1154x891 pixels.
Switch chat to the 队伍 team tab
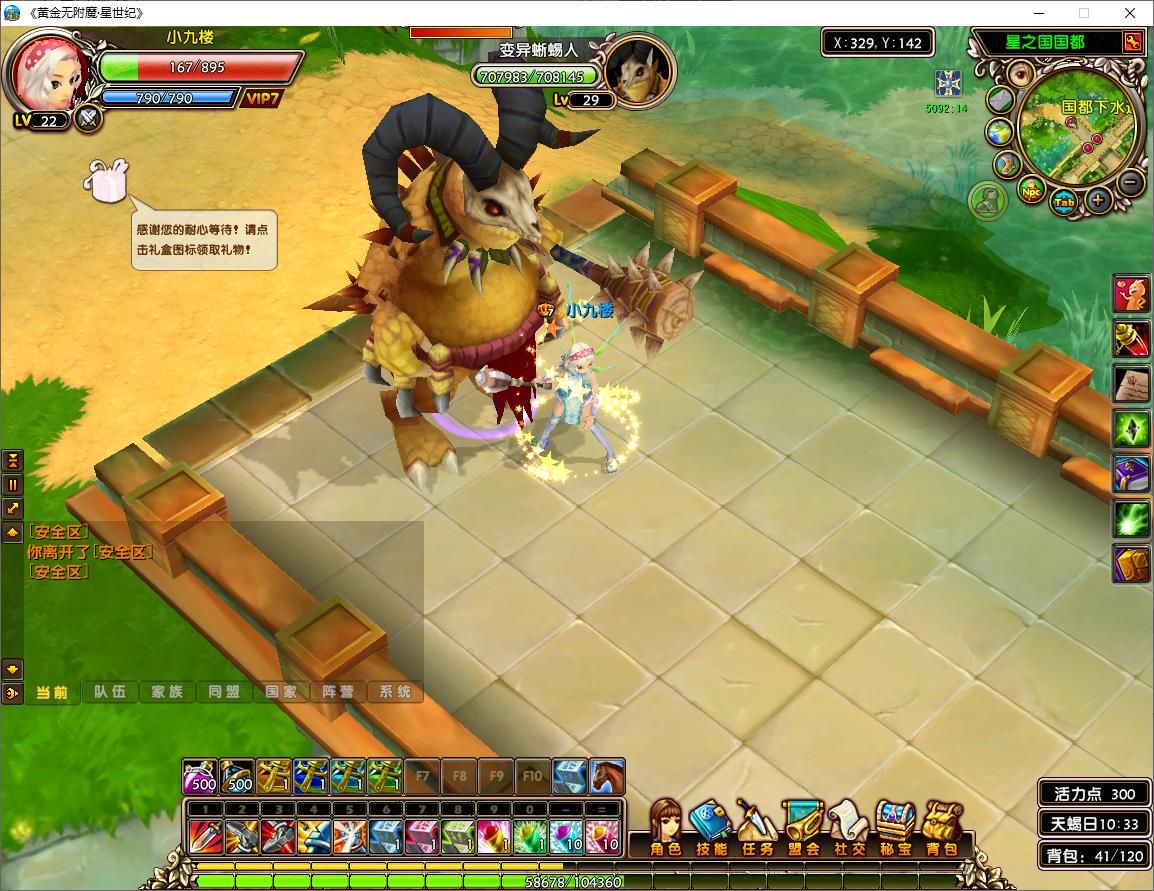point(110,692)
